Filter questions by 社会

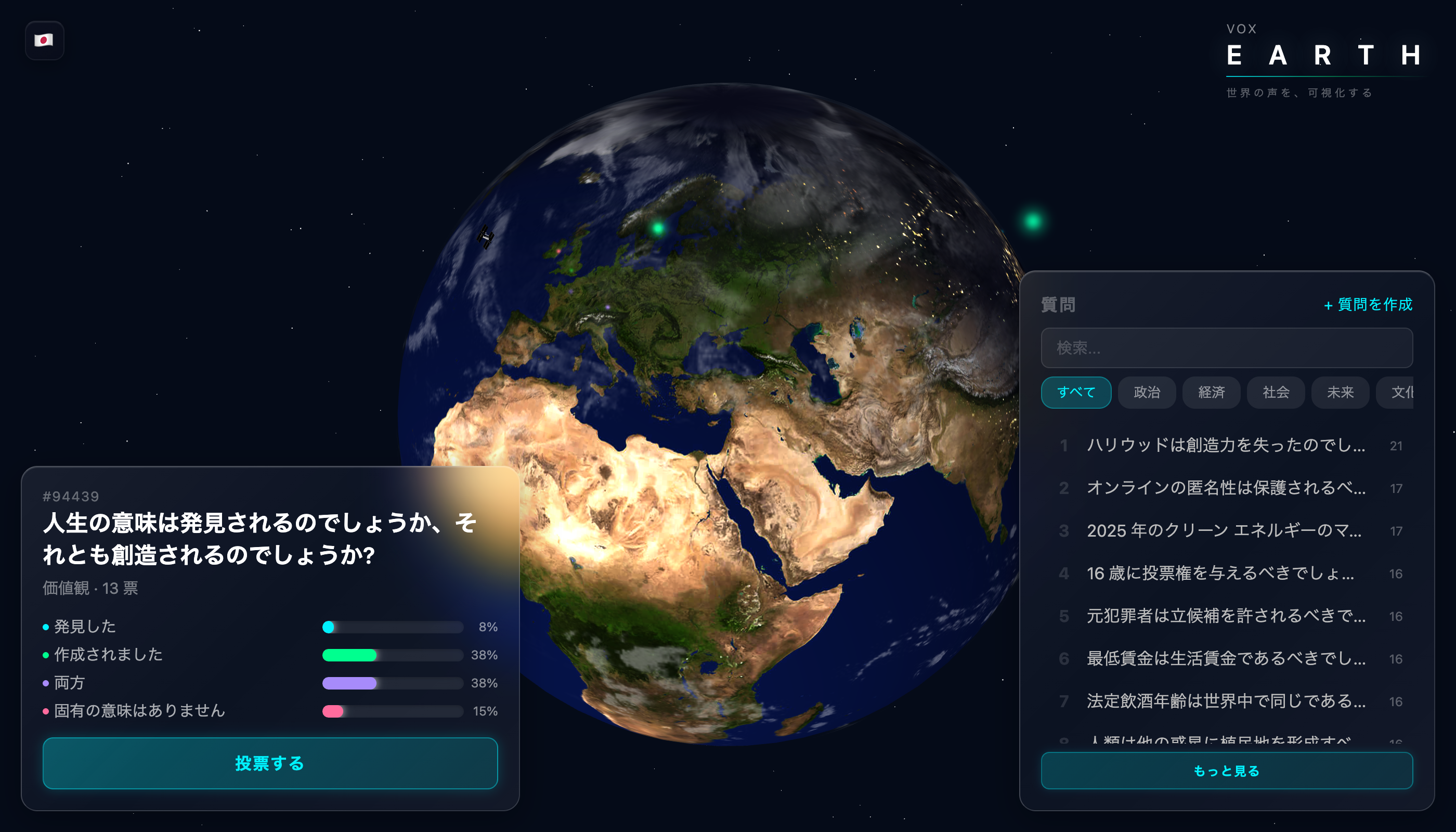[1276, 393]
